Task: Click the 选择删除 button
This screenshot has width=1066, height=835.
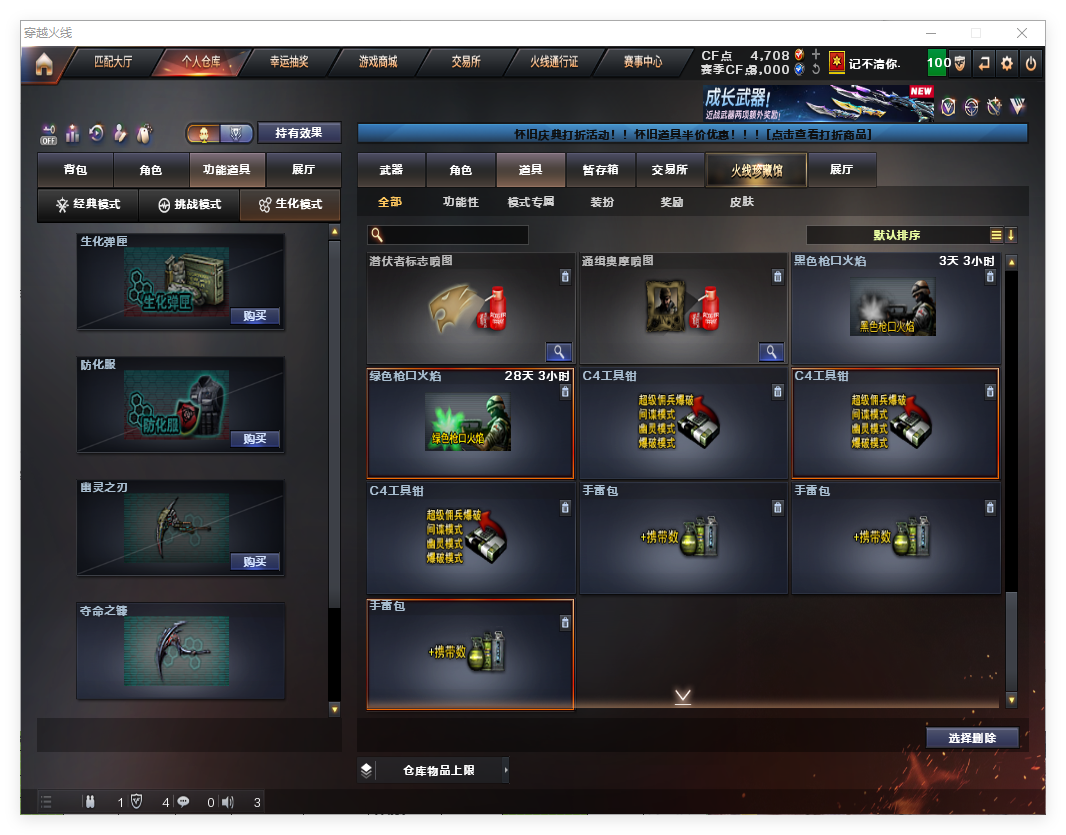Action: [971, 738]
